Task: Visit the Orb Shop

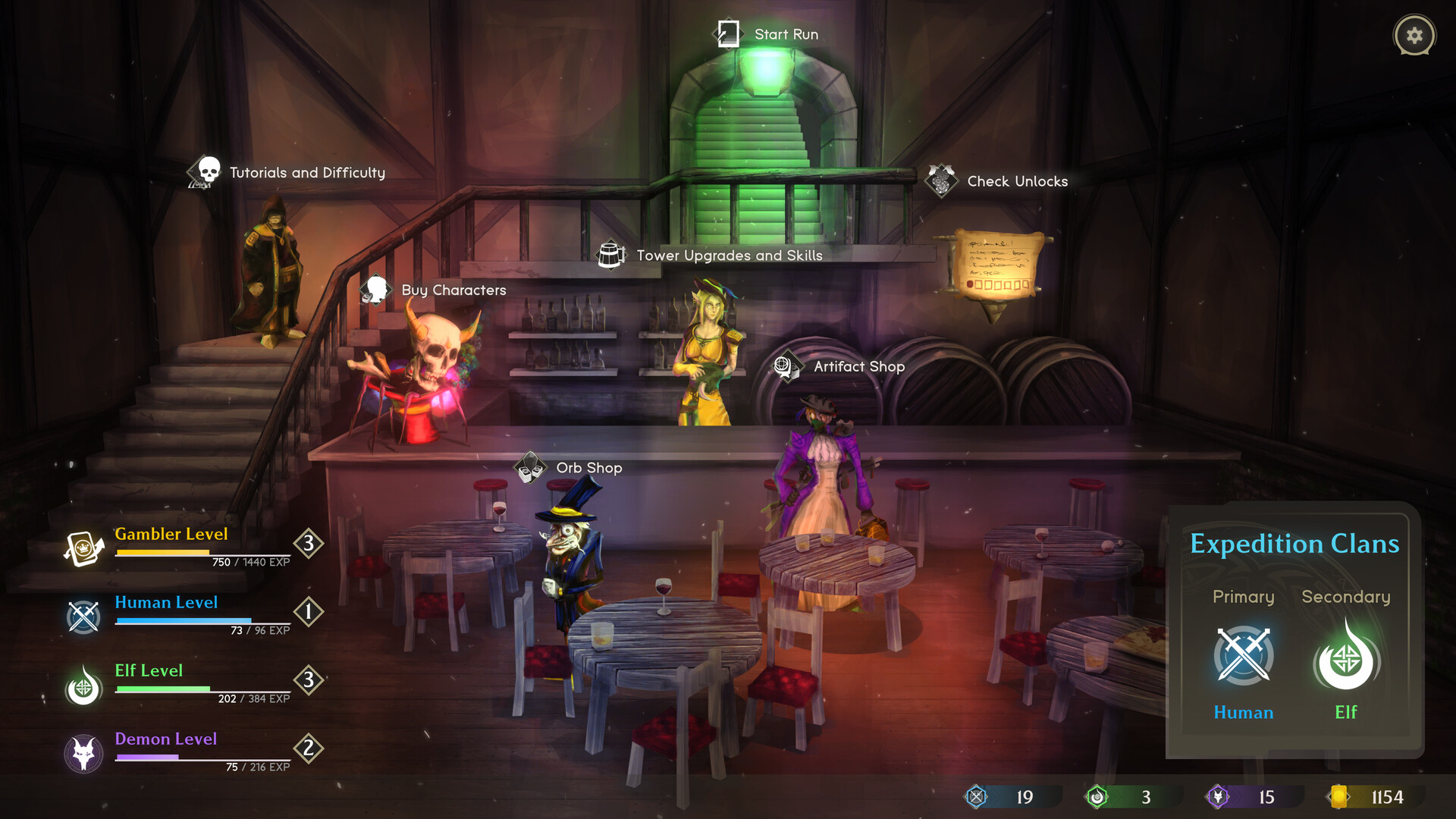Action: 588,468
